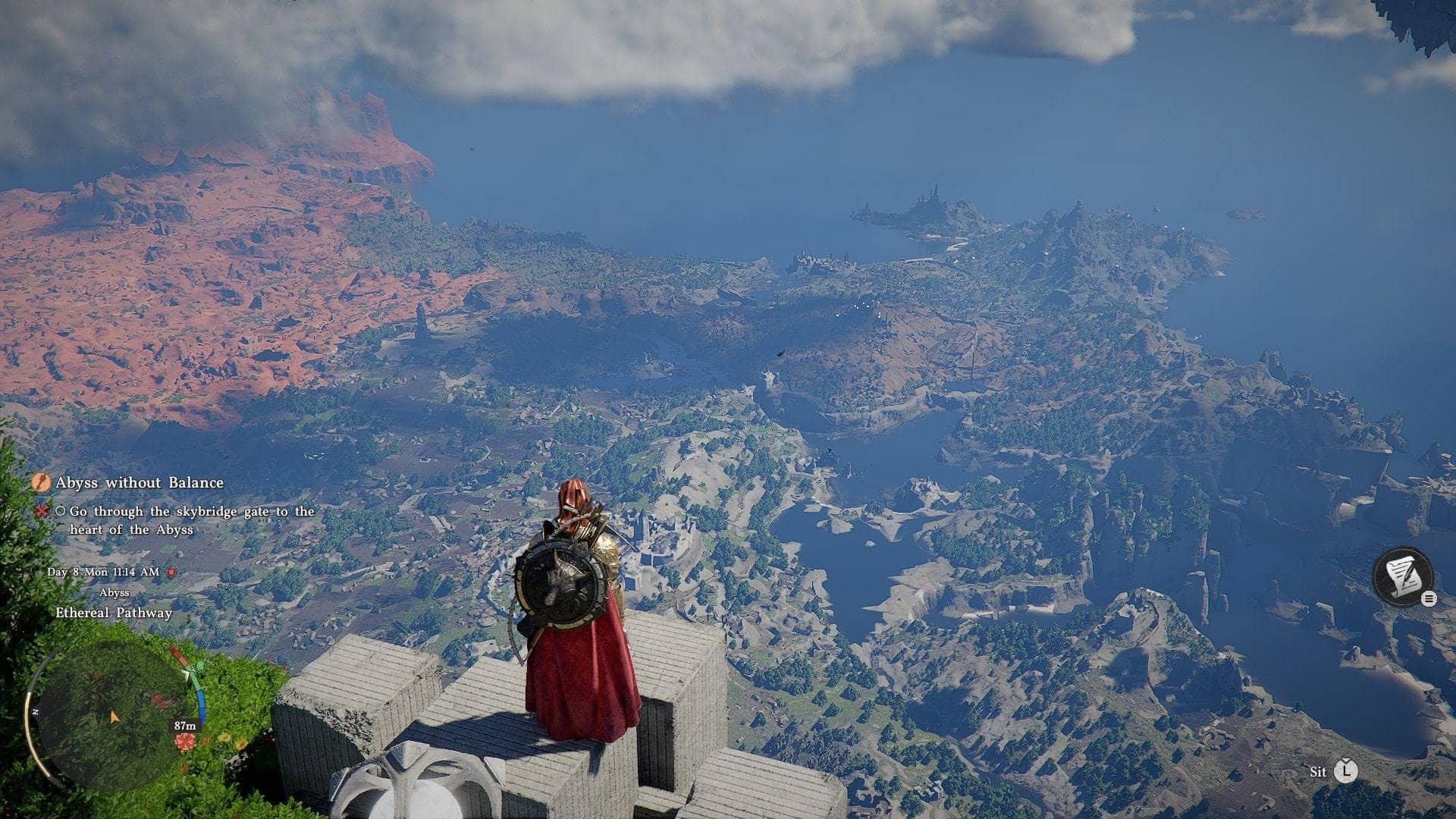The image size is (1456, 819).
Task: Select the red objective cross marker icon
Action: [x=42, y=510]
